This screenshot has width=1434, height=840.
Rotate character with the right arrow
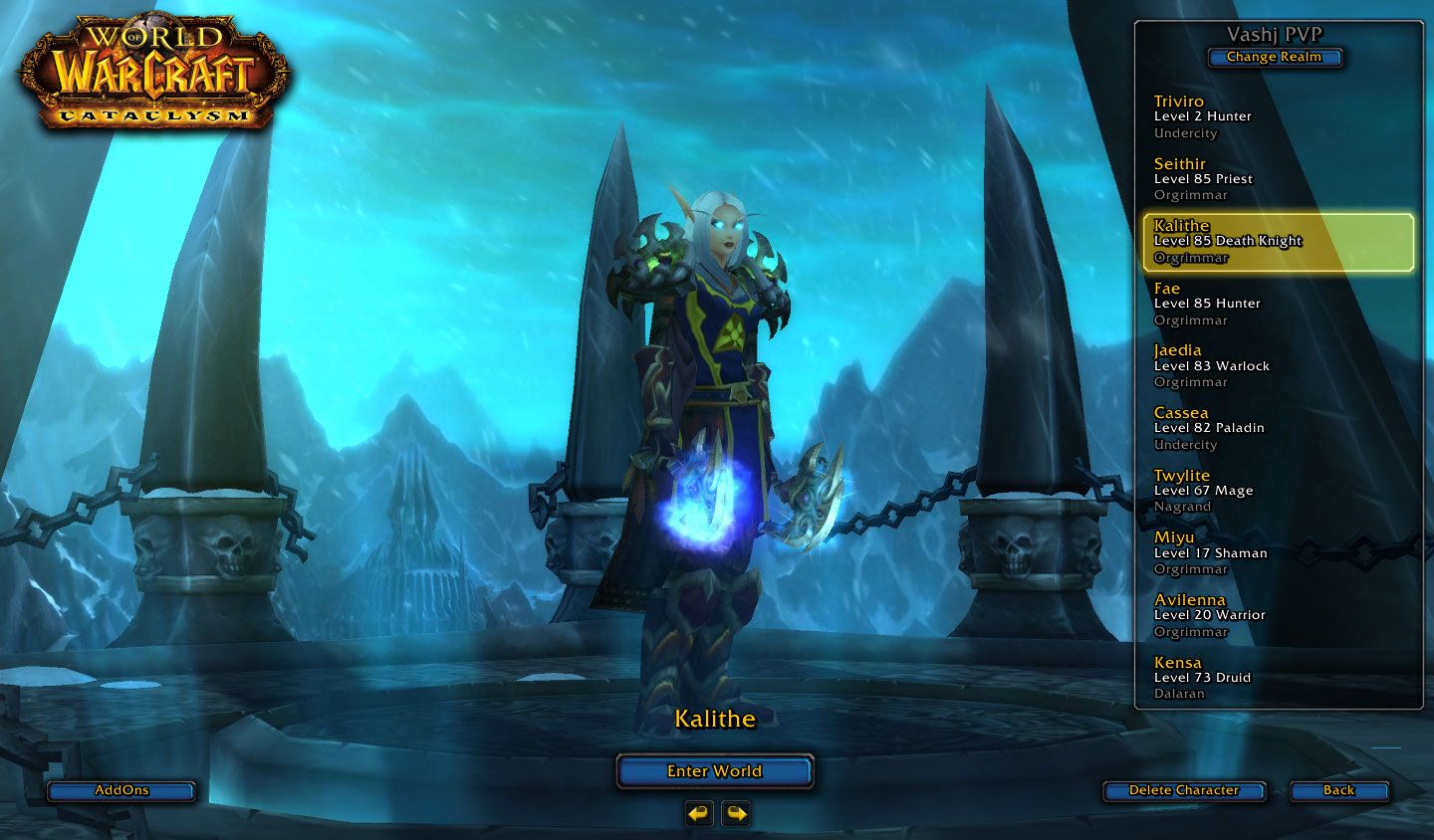(736, 814)
